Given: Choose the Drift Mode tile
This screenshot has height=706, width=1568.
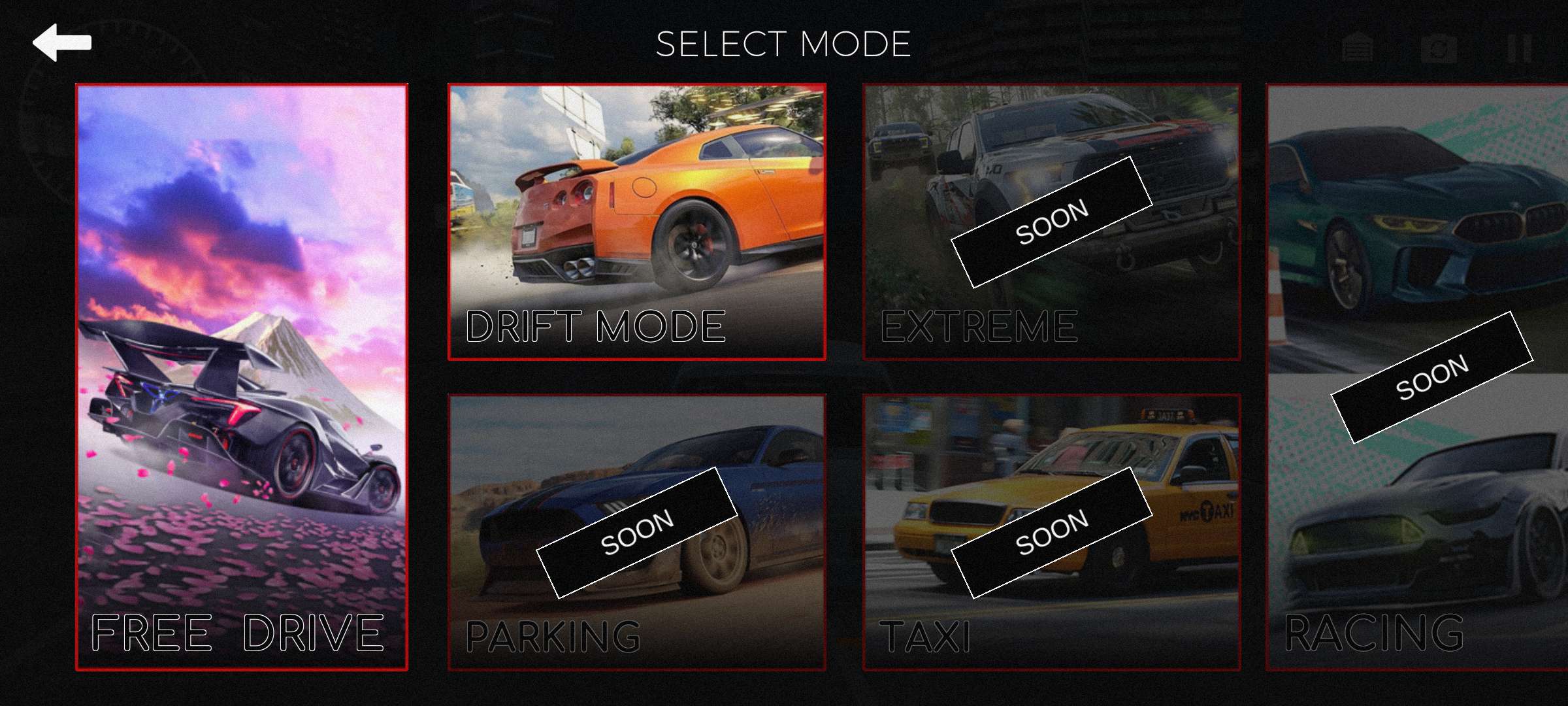Looking at the screenshot, I should coord(636,222).
